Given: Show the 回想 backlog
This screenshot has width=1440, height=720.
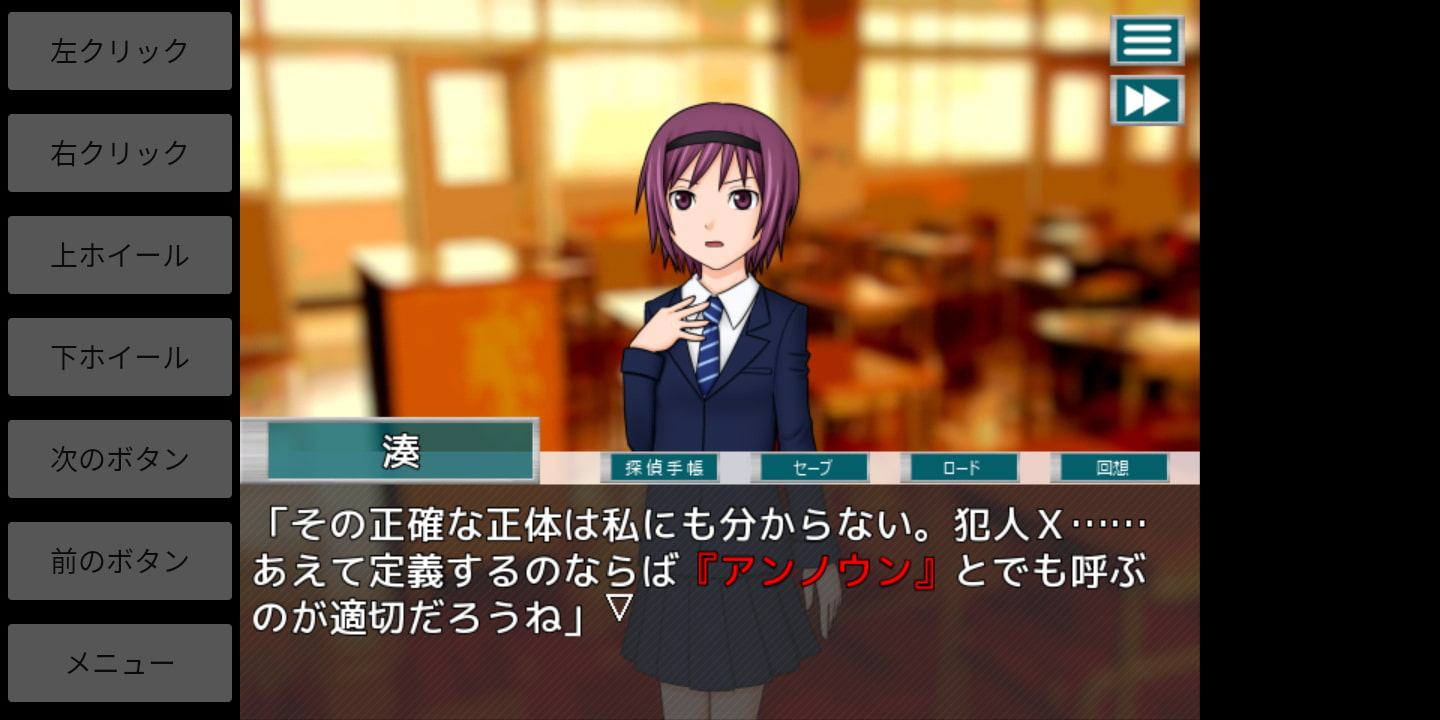Looking at the screenshot, I should coord(1110,467).
